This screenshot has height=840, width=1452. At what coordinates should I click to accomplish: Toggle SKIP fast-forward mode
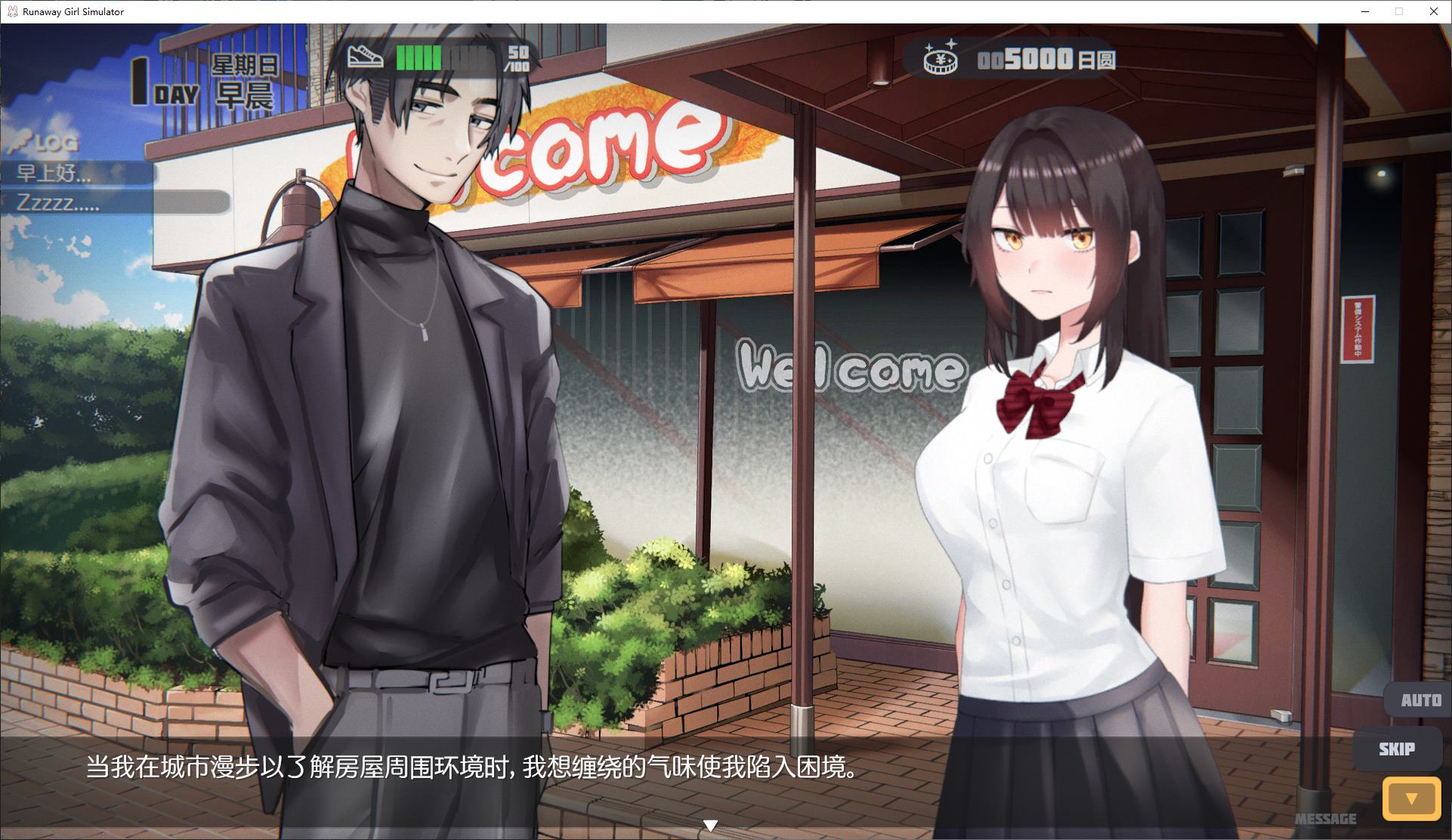click(x=1397, y=749)
